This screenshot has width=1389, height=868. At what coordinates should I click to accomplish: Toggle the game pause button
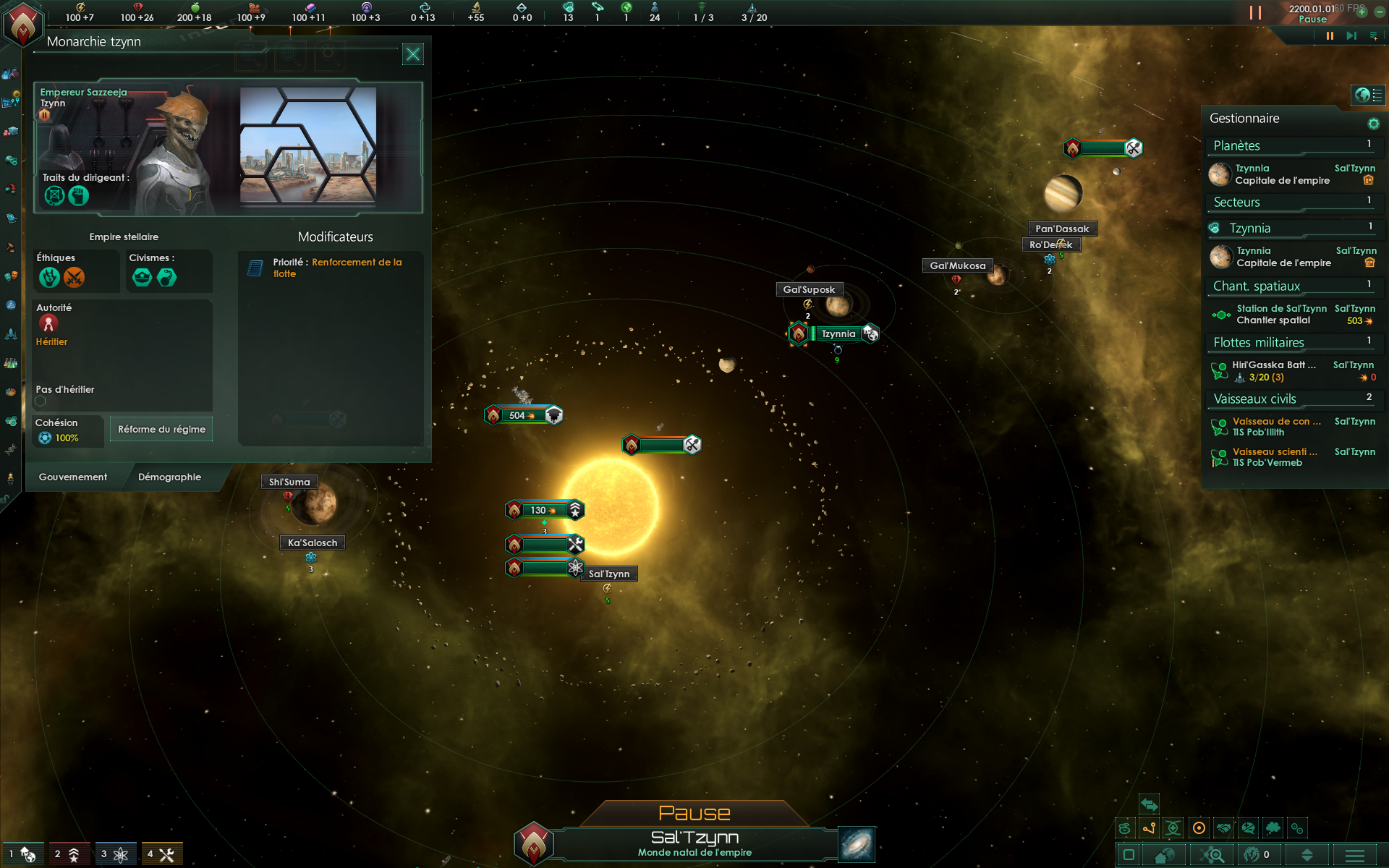coord(1330,36)
